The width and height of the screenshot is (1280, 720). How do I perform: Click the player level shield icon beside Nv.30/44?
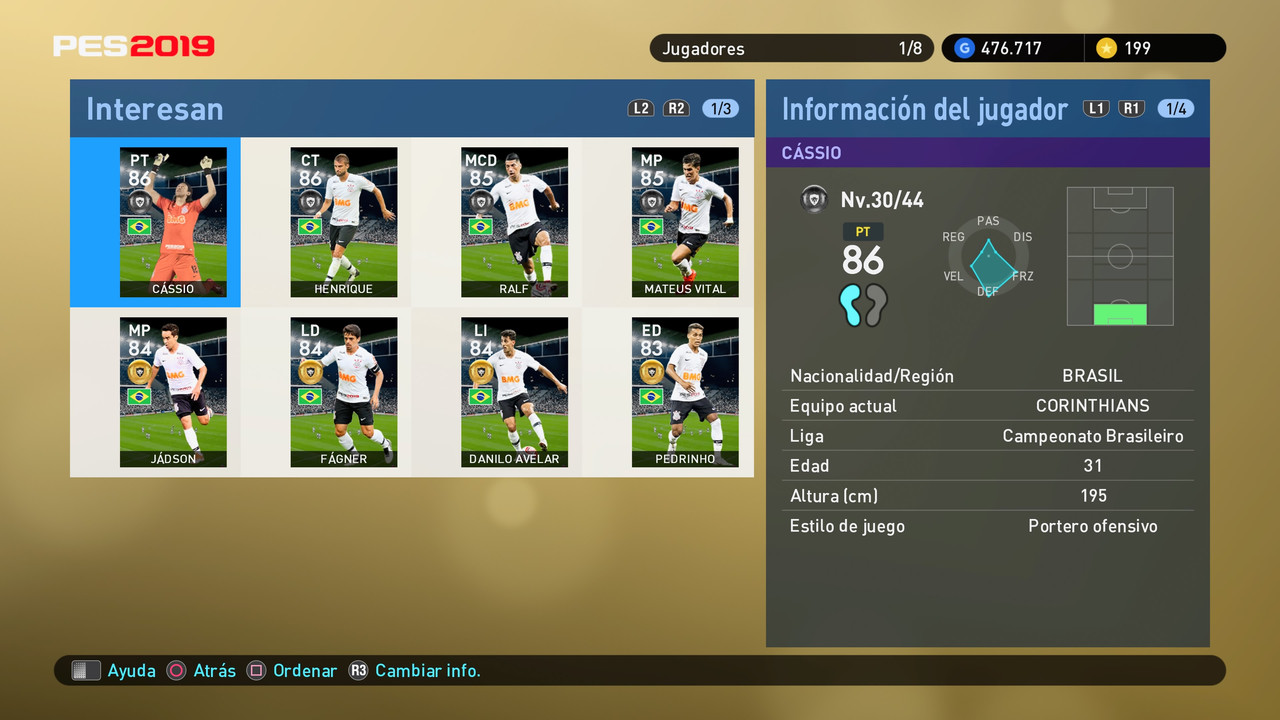[x=814, y=199]
